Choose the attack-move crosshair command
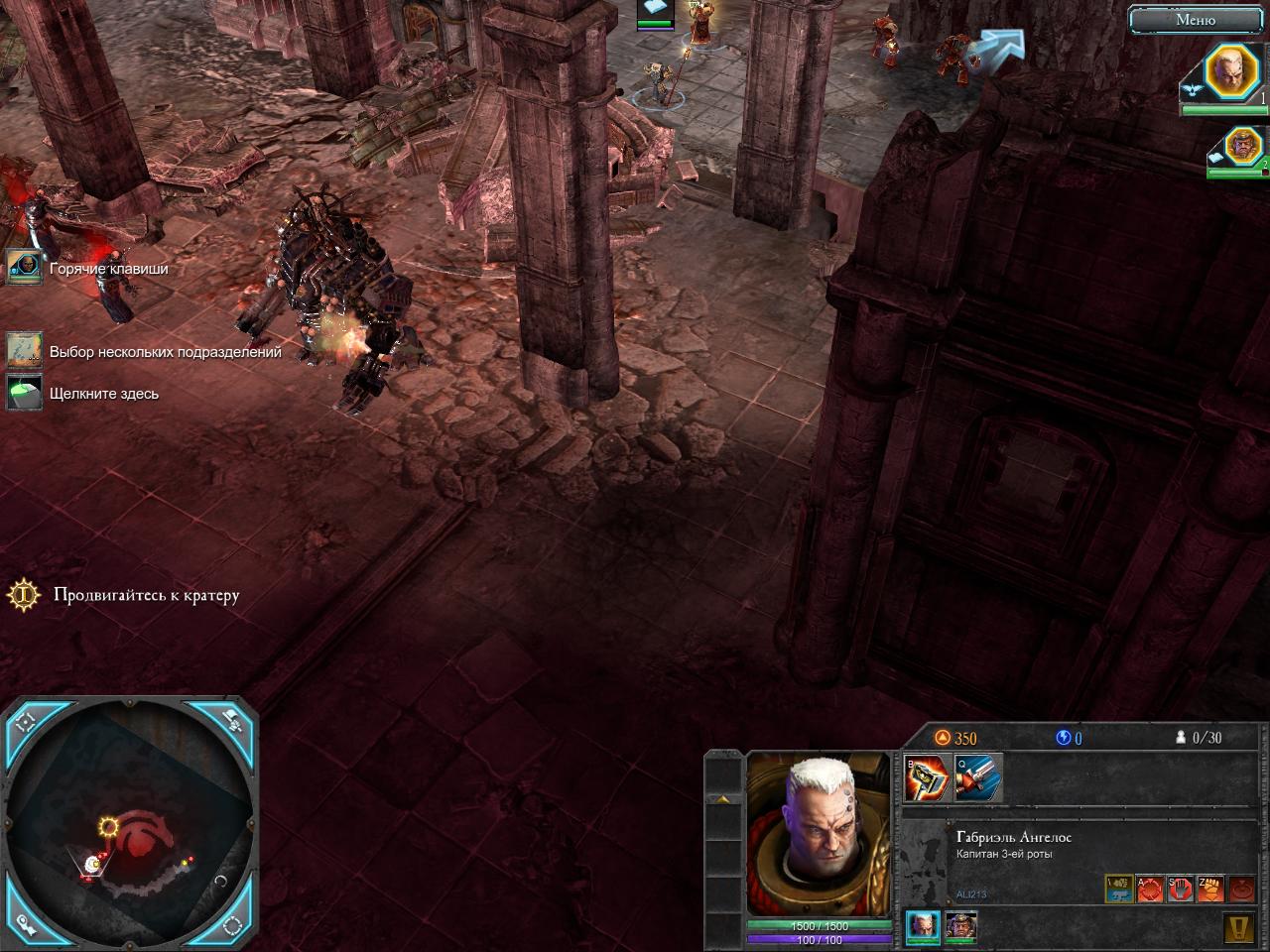The height and width of the screenshot is (952, 1270). tap(1150, 889)
